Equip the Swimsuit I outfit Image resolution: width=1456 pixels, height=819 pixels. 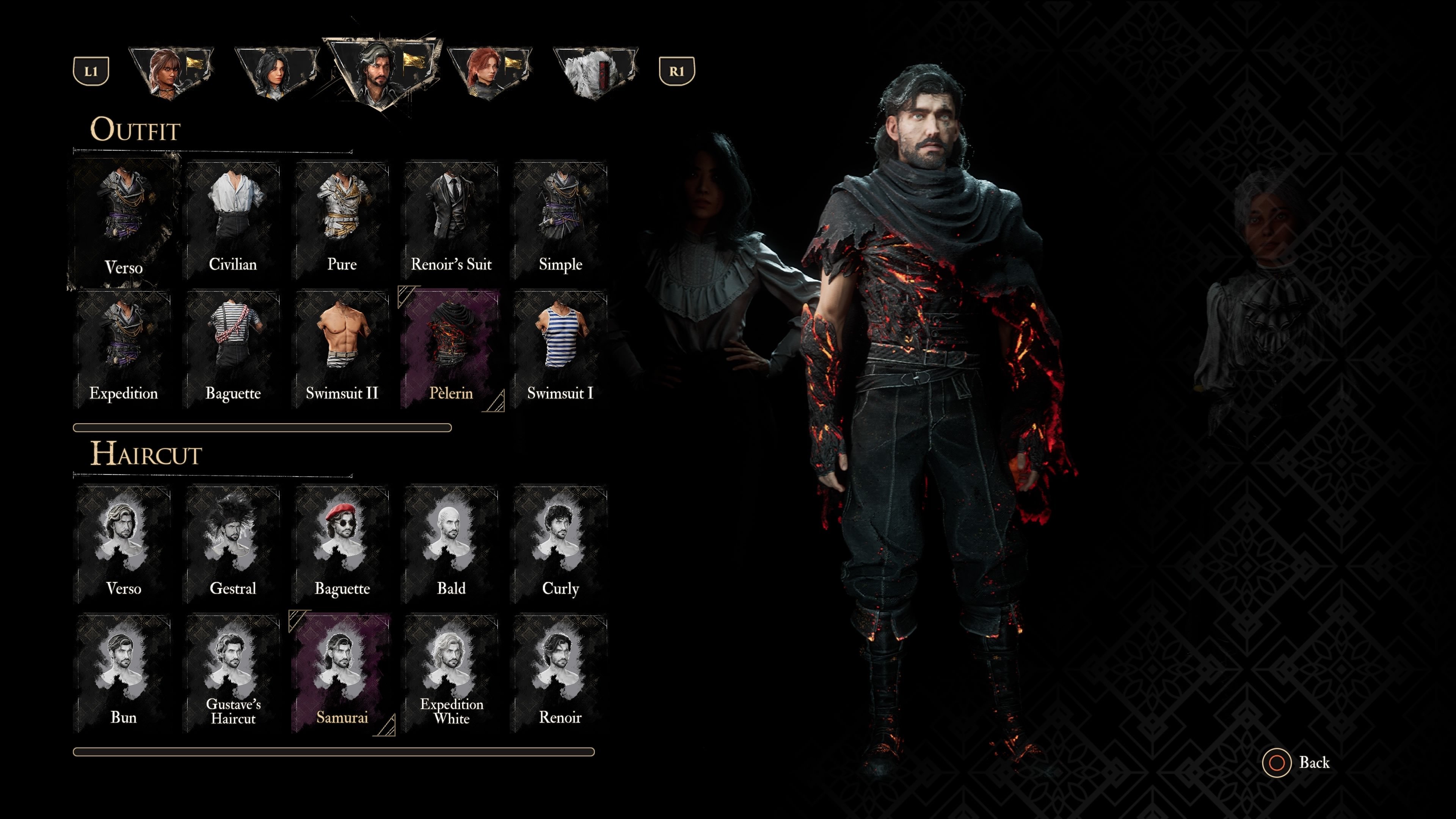[x=560, y=348]
